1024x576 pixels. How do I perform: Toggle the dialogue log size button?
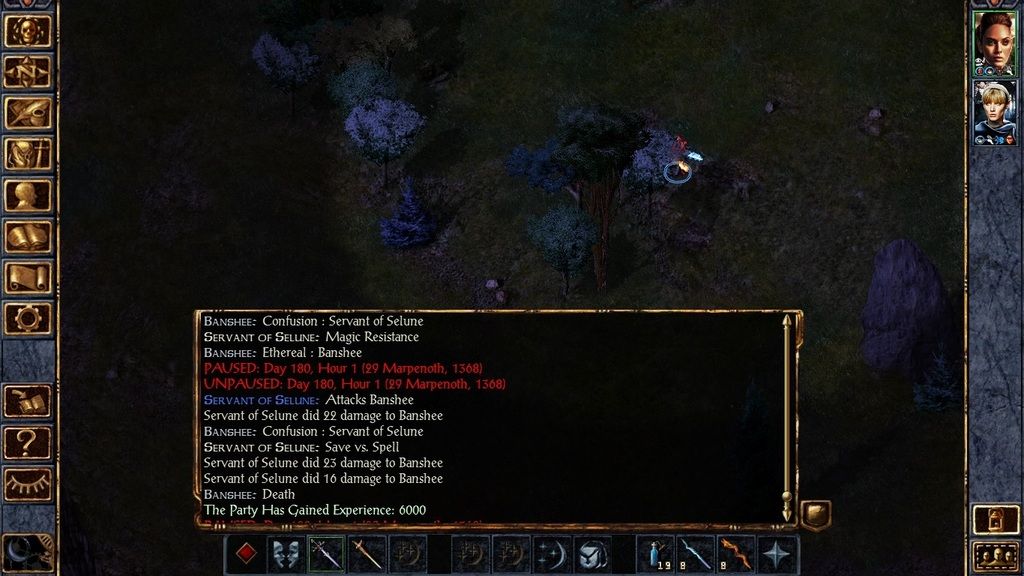click(816, 515)
